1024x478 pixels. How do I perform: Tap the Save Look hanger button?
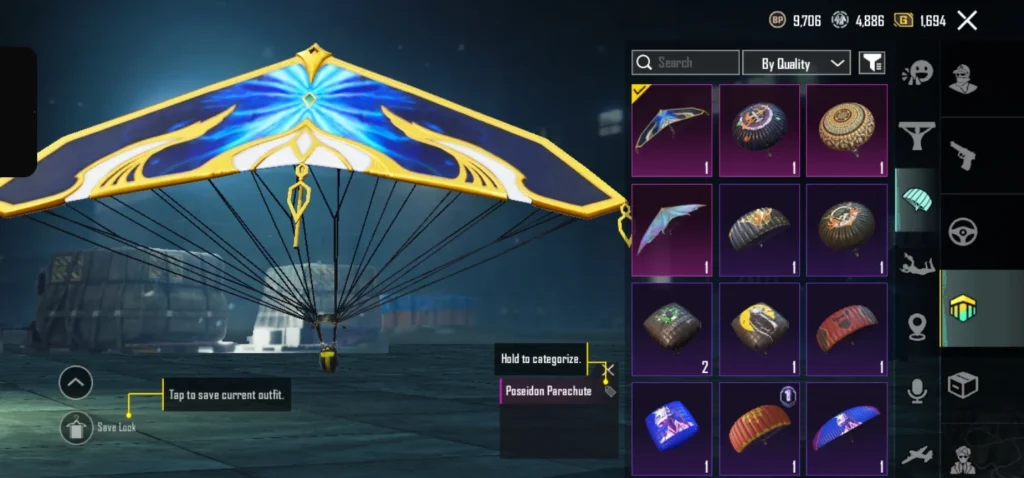(76, 427)
